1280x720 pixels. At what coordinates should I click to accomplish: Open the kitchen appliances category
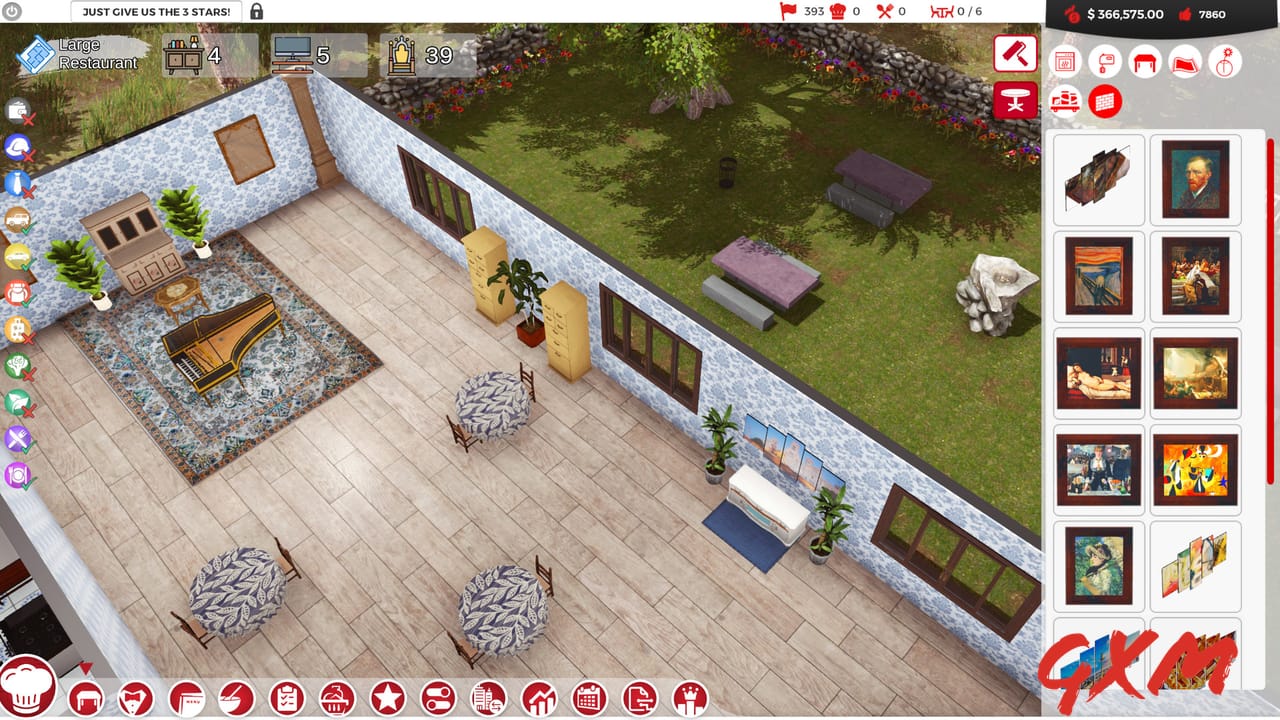[x=1064, y=62]
